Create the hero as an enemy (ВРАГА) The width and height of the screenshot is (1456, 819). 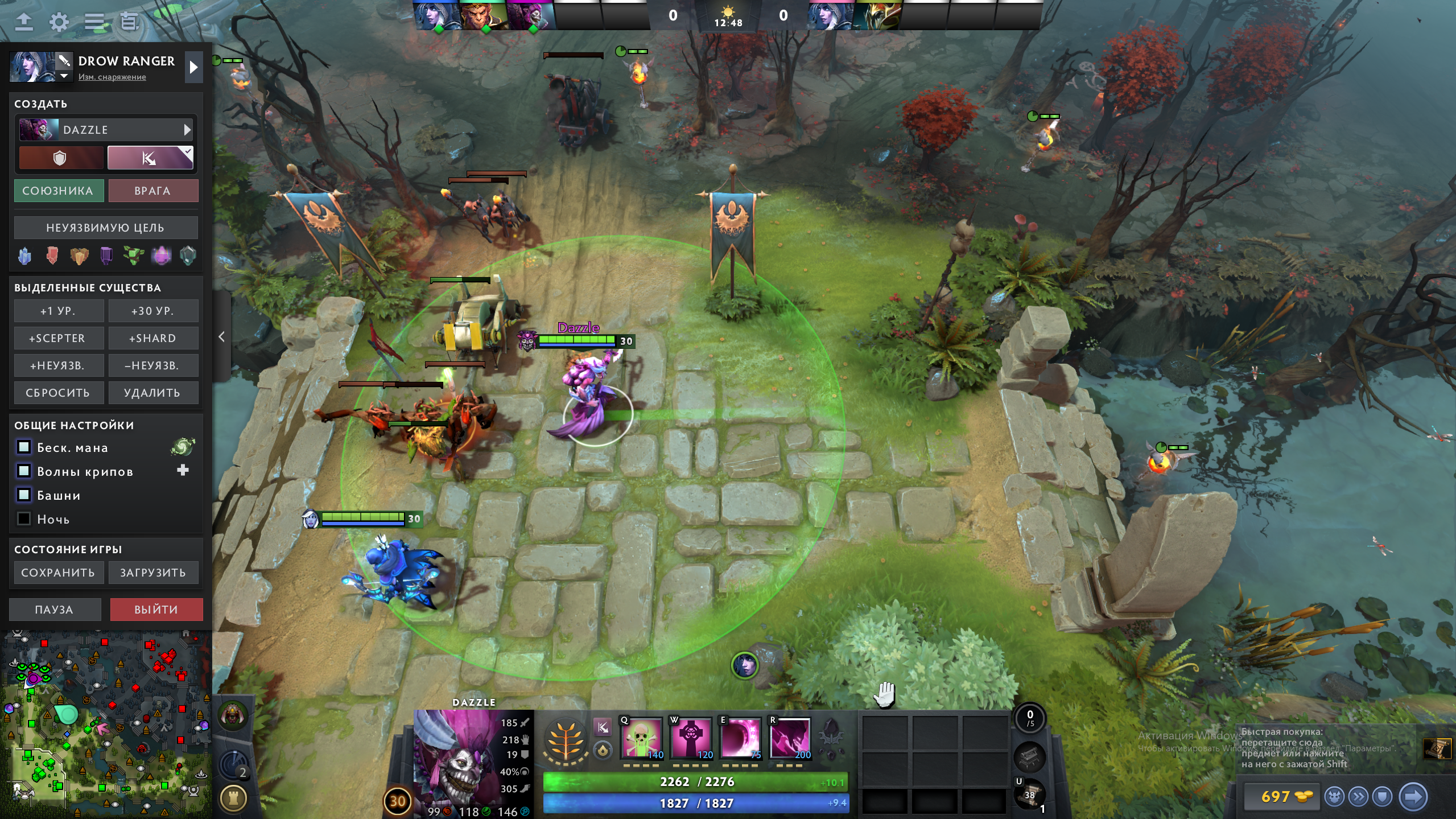(x=152, y=191)
